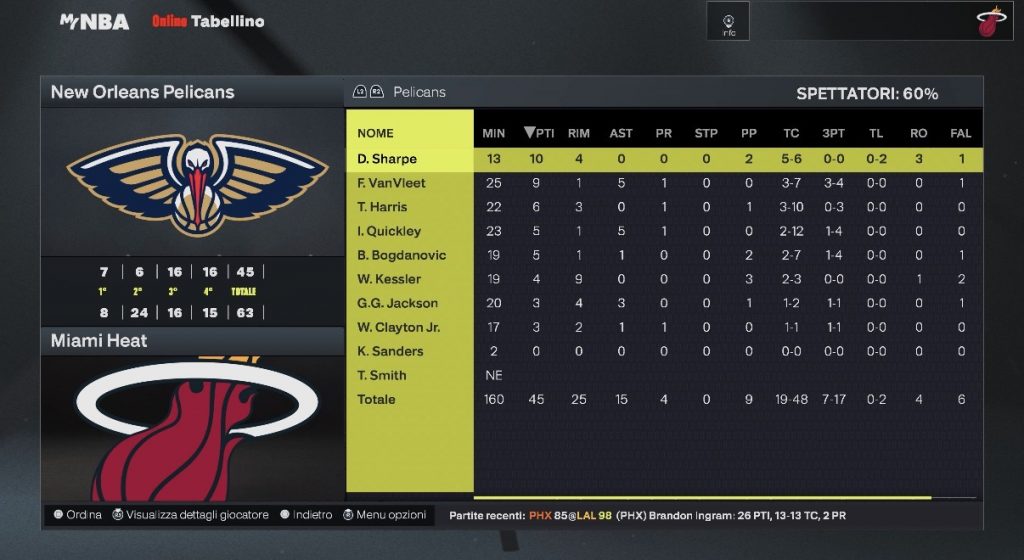
Task: Switch the Pelicans team selector
Action: [x=400, y=92]
